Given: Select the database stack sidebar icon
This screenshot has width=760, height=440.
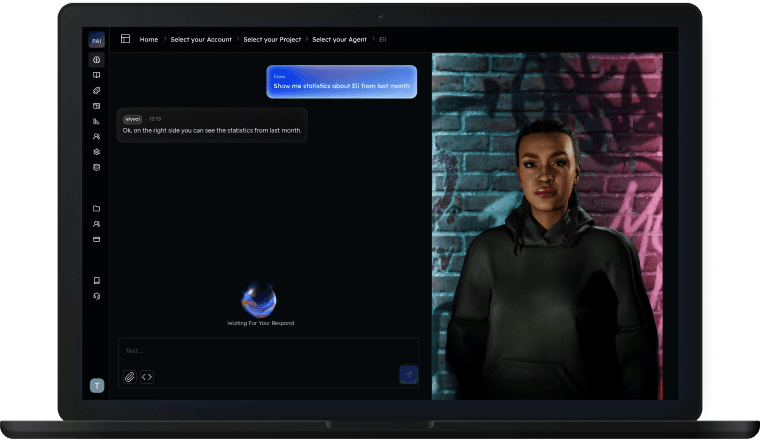Looking at the screenshot, I should (97, 167).
